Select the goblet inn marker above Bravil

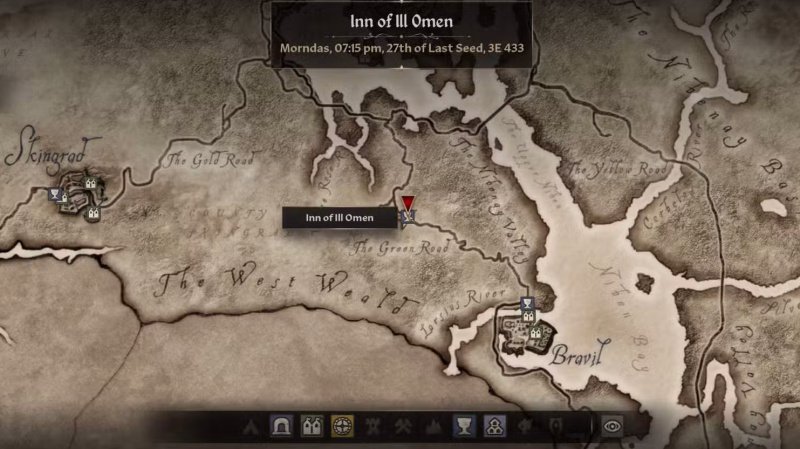[x=527, y=303]
